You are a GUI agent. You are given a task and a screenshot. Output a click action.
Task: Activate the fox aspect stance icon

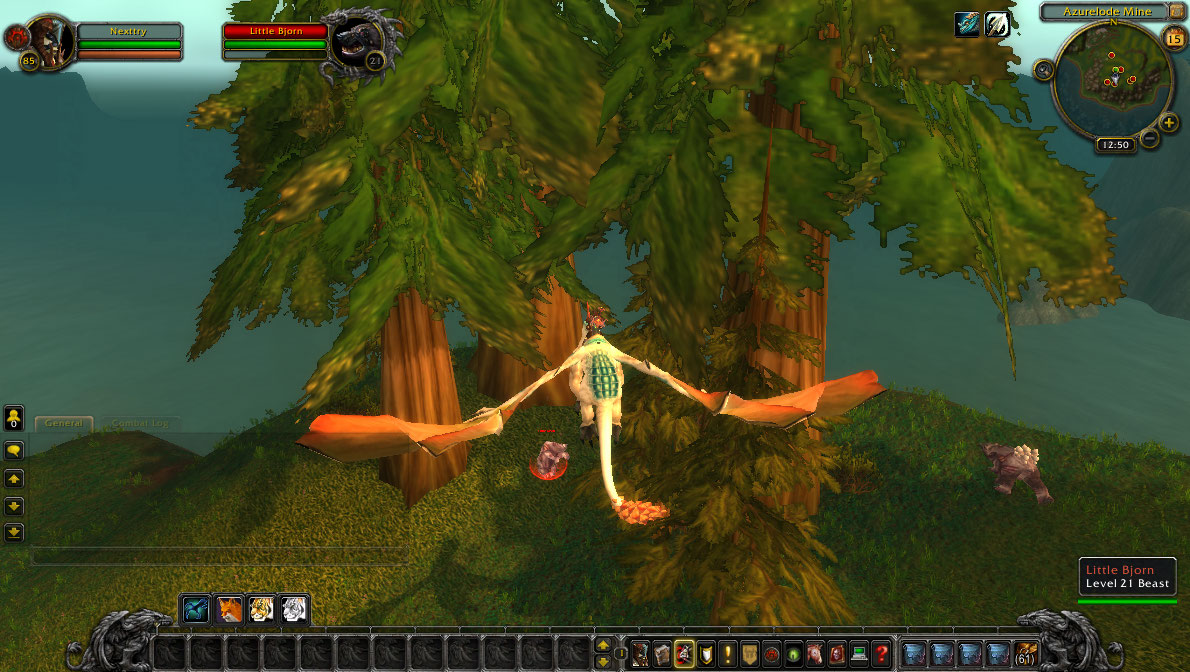230,609
